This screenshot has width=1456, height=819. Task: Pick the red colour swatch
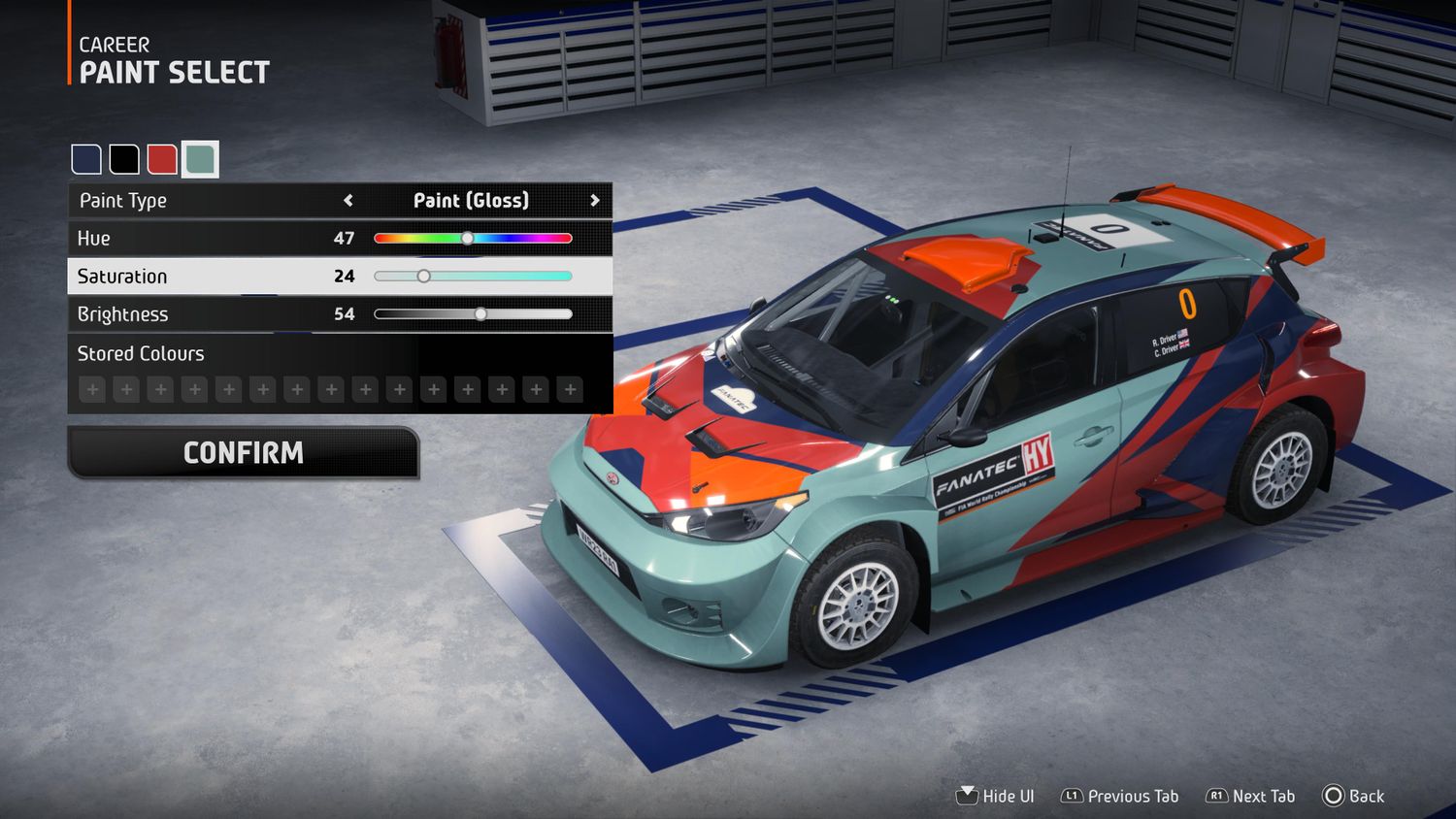click(x=162, y=159)
